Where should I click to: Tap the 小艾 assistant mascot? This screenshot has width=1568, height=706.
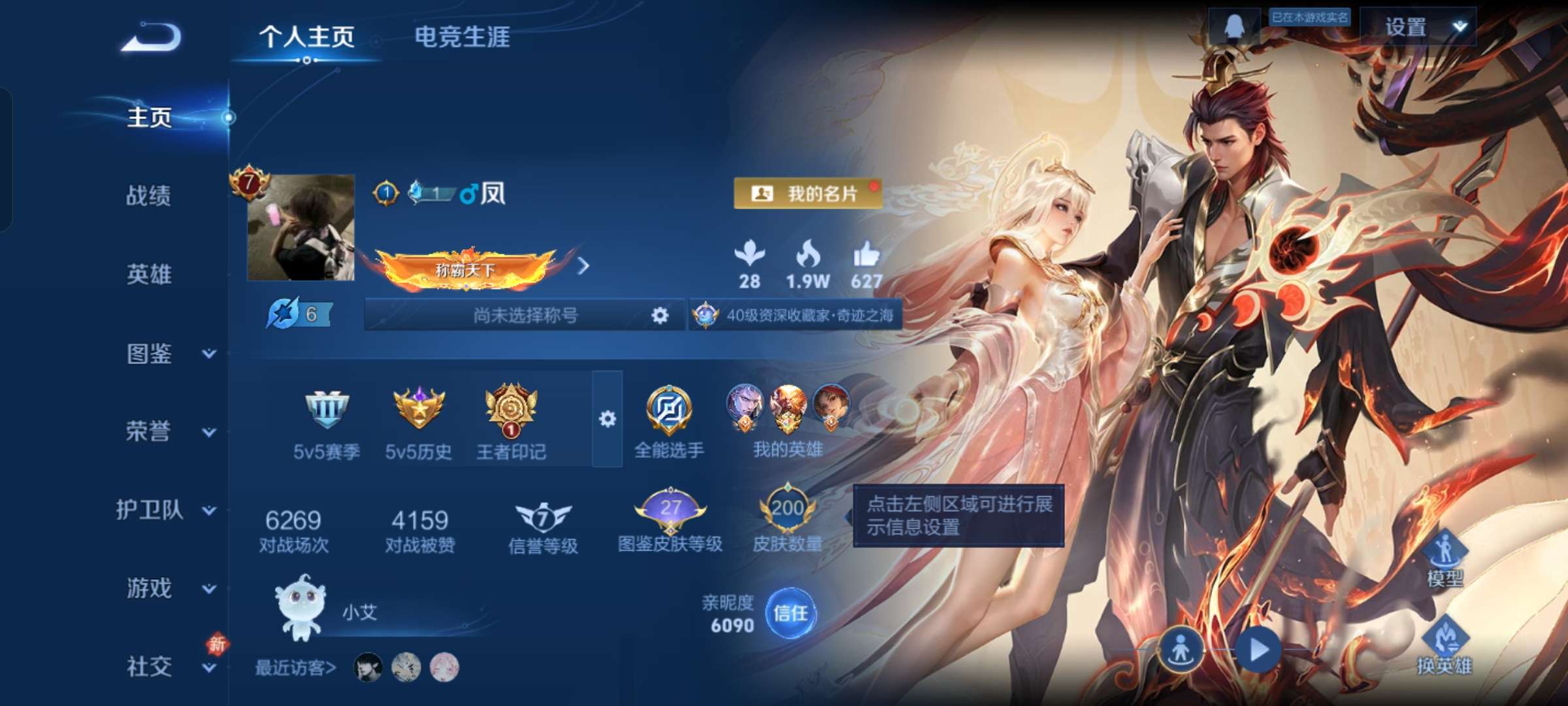coord(301,608)
